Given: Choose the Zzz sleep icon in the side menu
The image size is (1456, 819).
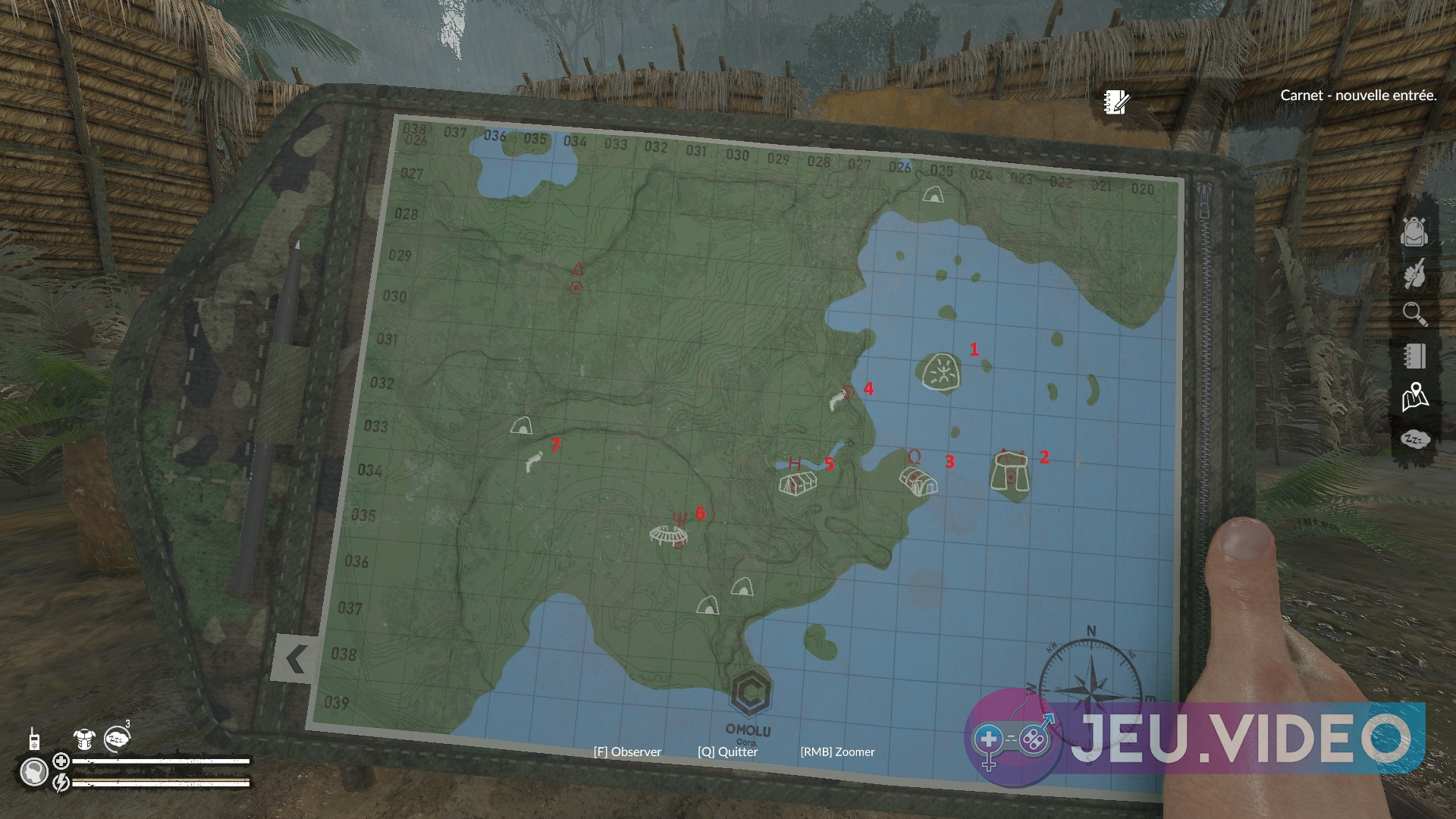Looking at the screenshot, I should [1414, 439].
